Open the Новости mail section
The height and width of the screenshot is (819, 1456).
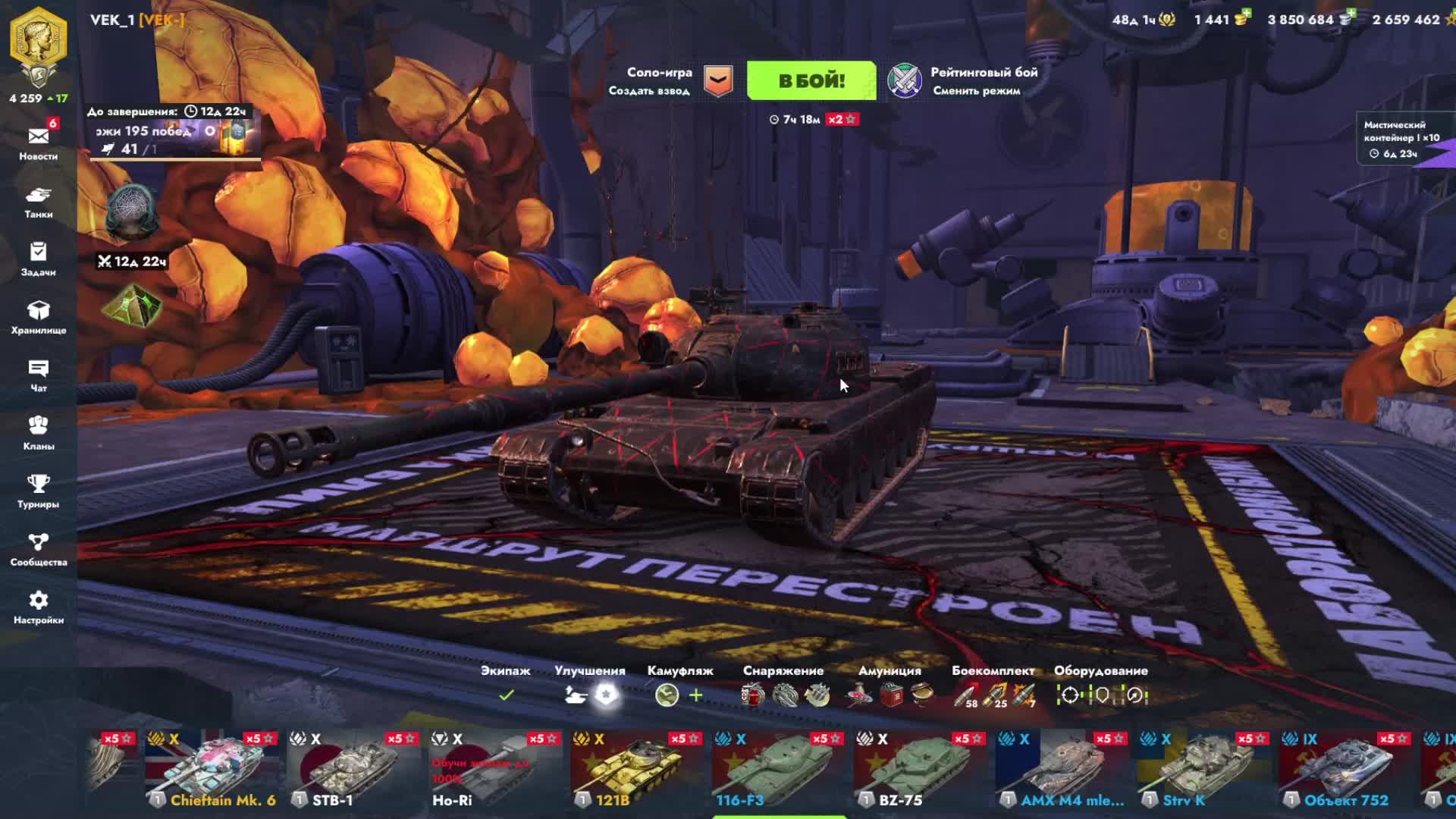(38, 142)
